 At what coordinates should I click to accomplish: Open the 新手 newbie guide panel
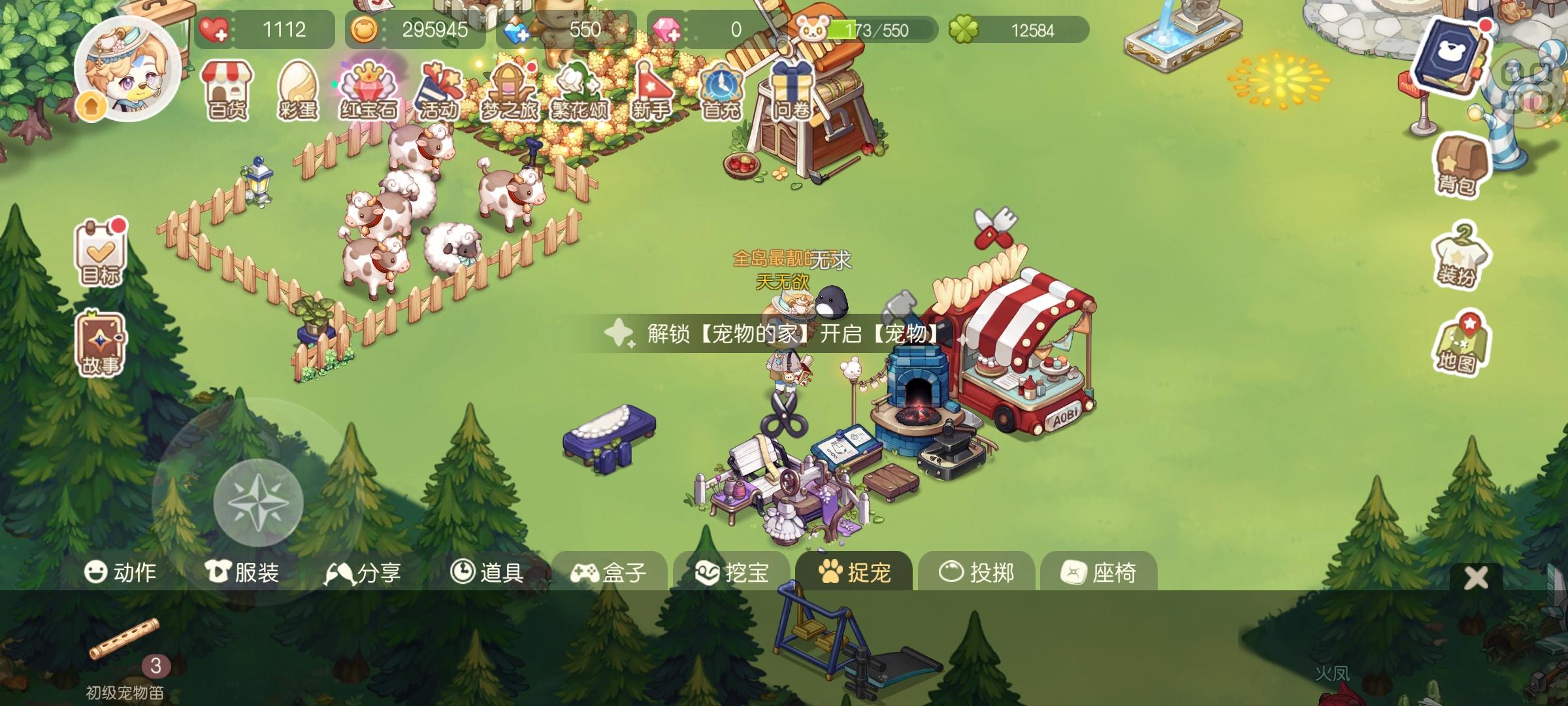653,90
